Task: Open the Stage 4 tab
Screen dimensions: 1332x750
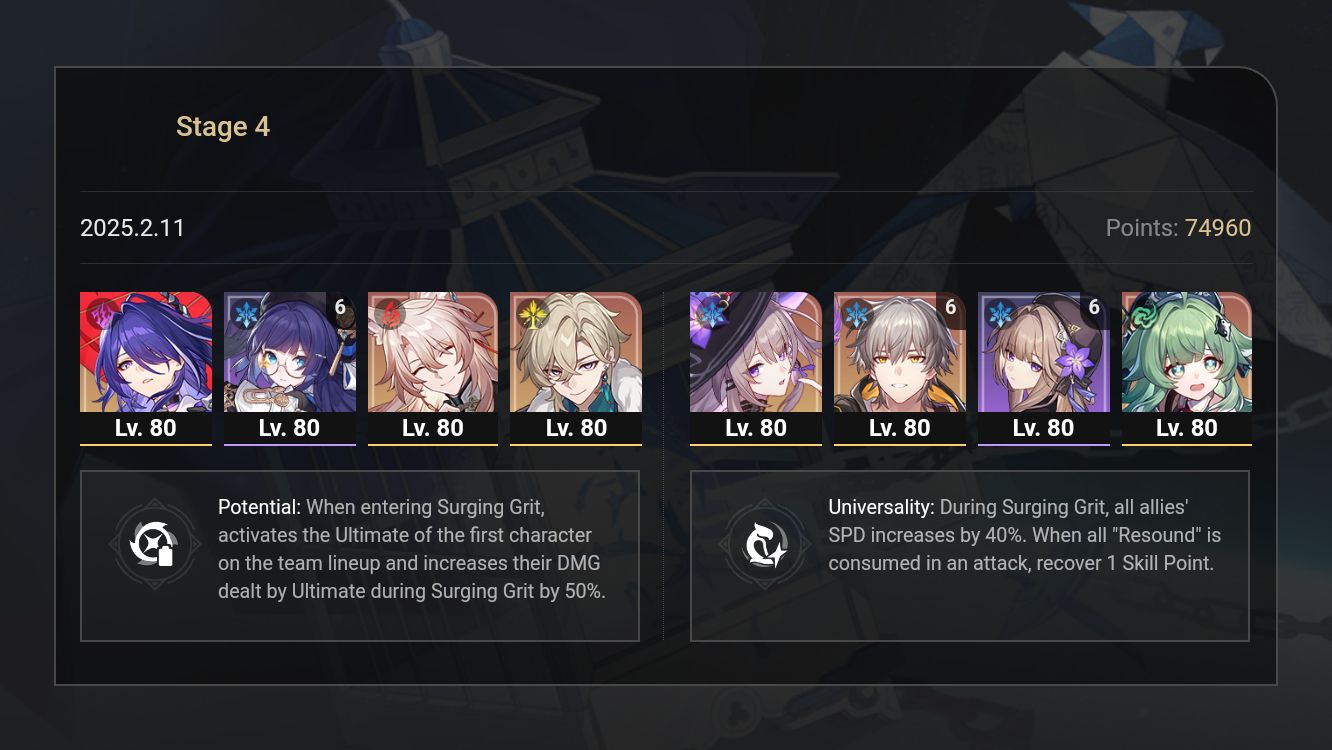Action: coord(223,126)
